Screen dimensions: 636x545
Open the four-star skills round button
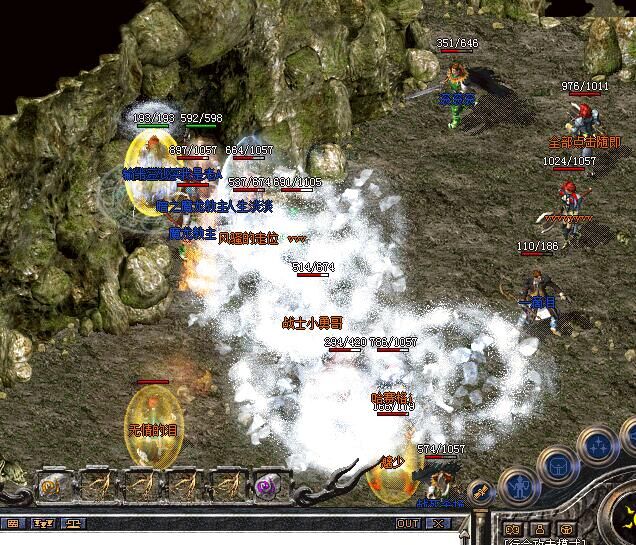(598, 443)
